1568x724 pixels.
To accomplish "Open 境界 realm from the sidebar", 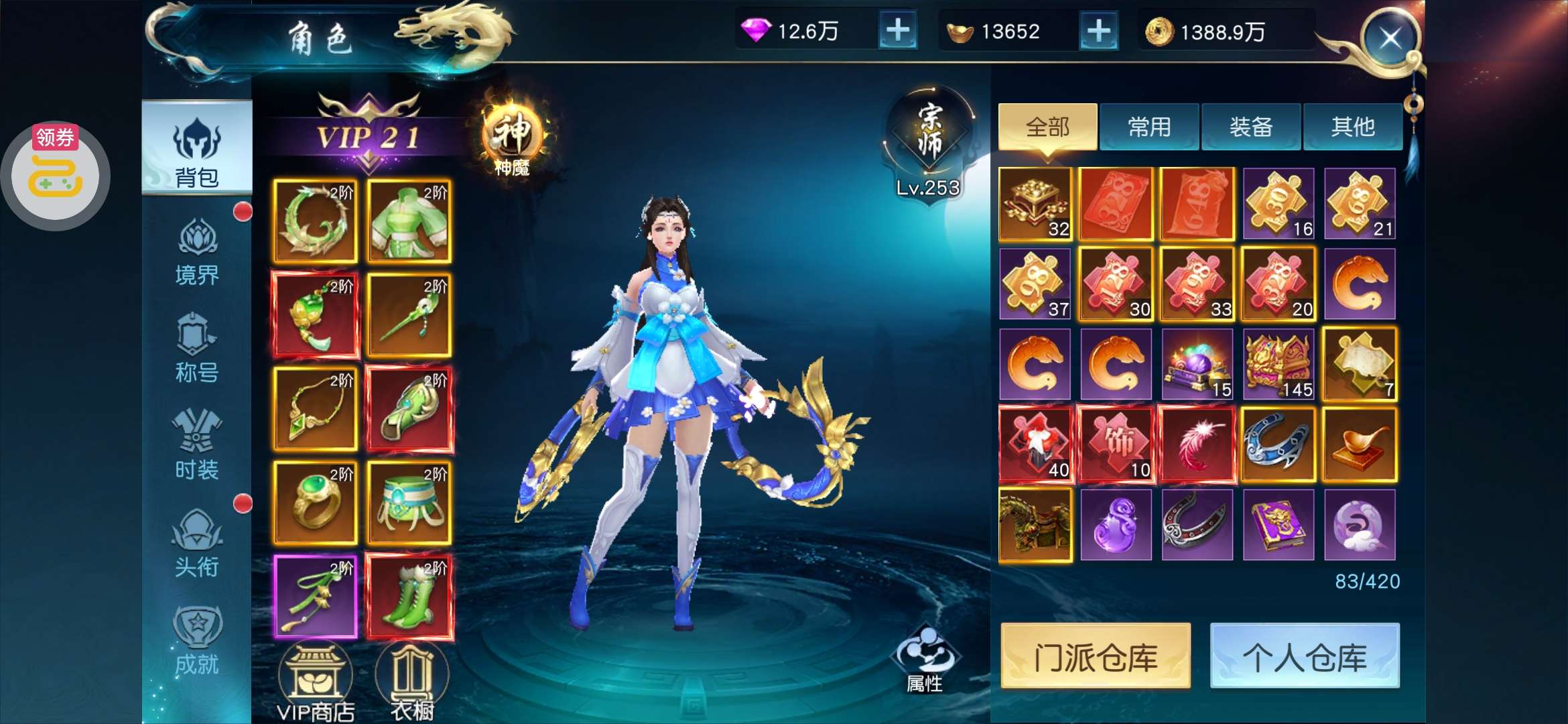I will coord(198,255).
